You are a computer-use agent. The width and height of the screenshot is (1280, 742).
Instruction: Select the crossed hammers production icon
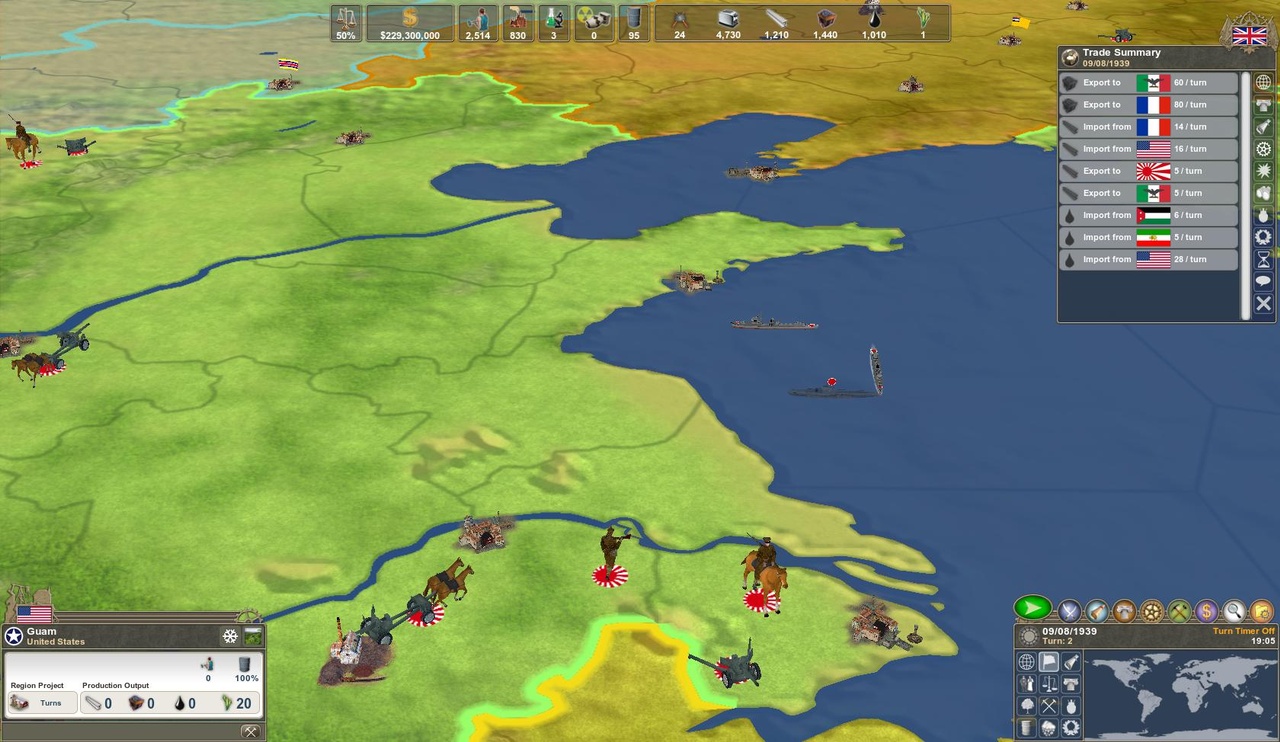point(1178,611)
